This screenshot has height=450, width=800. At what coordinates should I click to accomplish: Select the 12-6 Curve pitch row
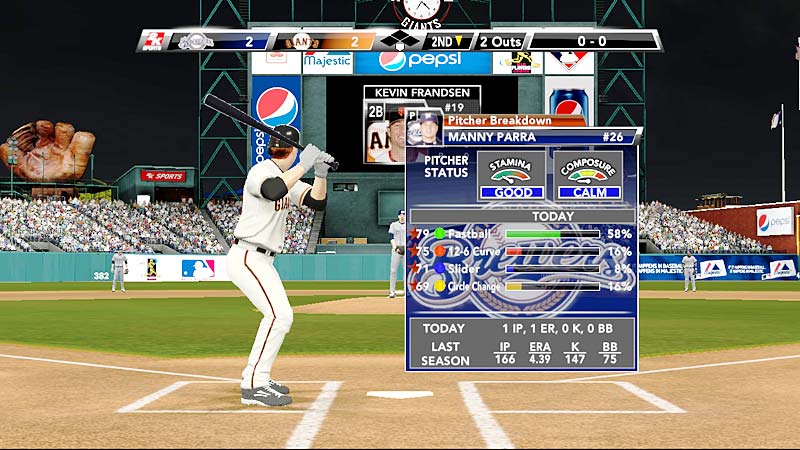pos(521,252)
